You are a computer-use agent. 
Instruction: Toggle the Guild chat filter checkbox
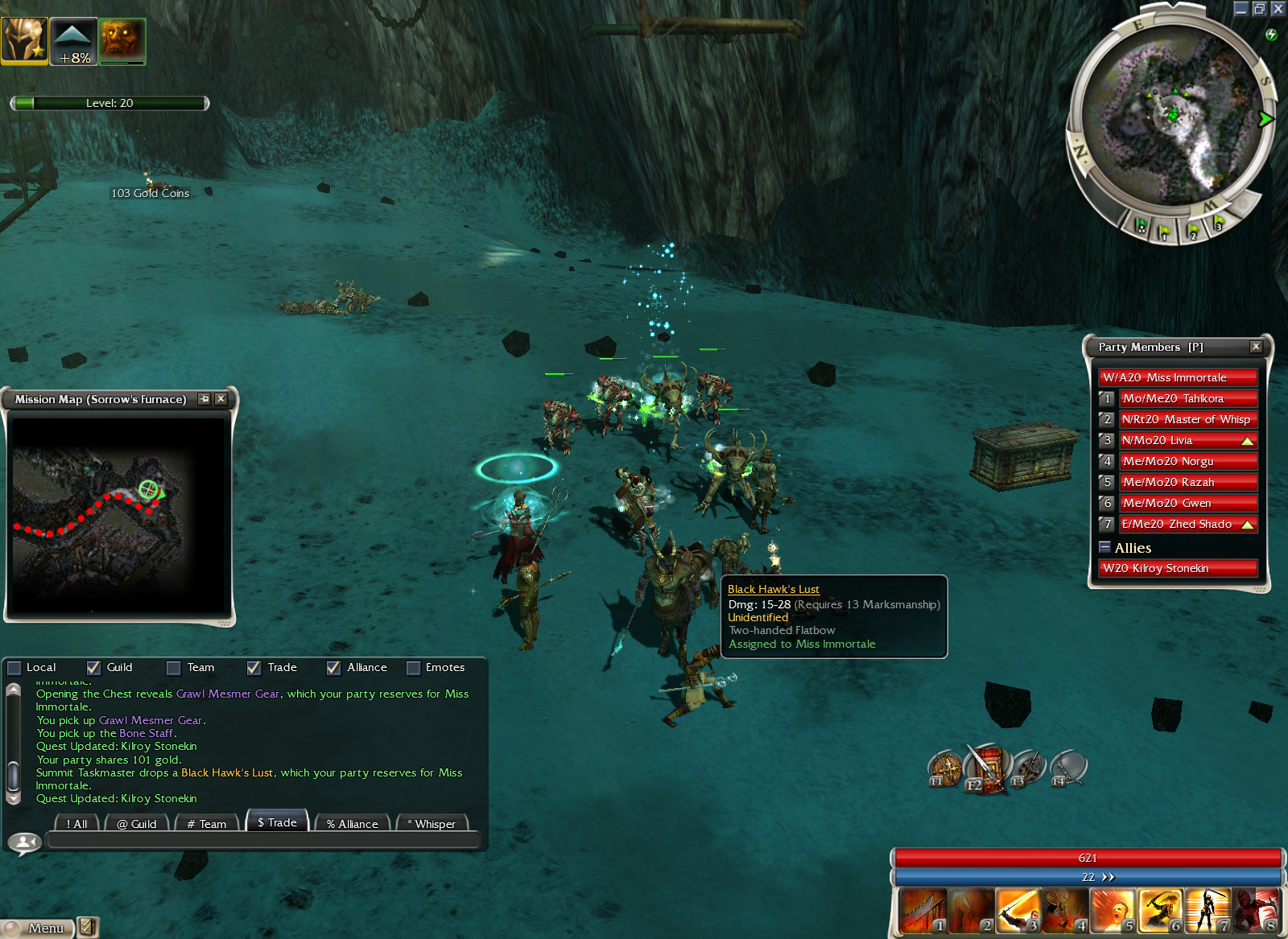point(93,668)
